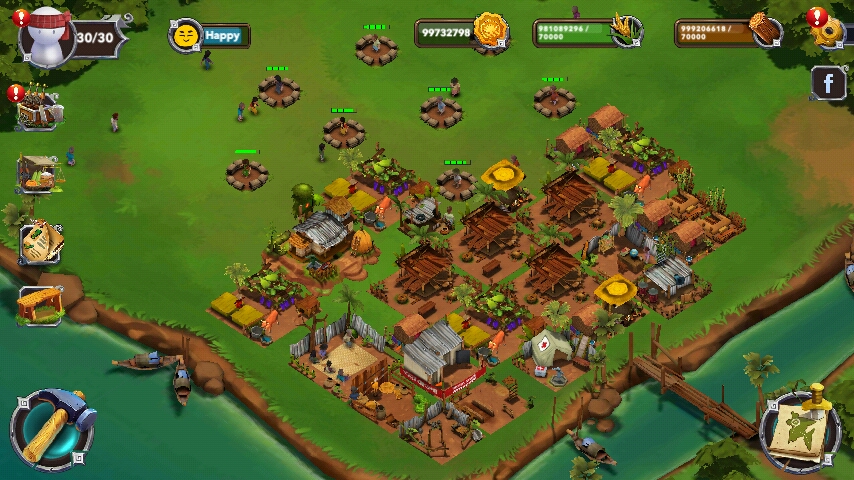Click the gold coin resource icon
Image resolution: width=854 pixels, height=480 pixels.
click(x=490, y=31)
